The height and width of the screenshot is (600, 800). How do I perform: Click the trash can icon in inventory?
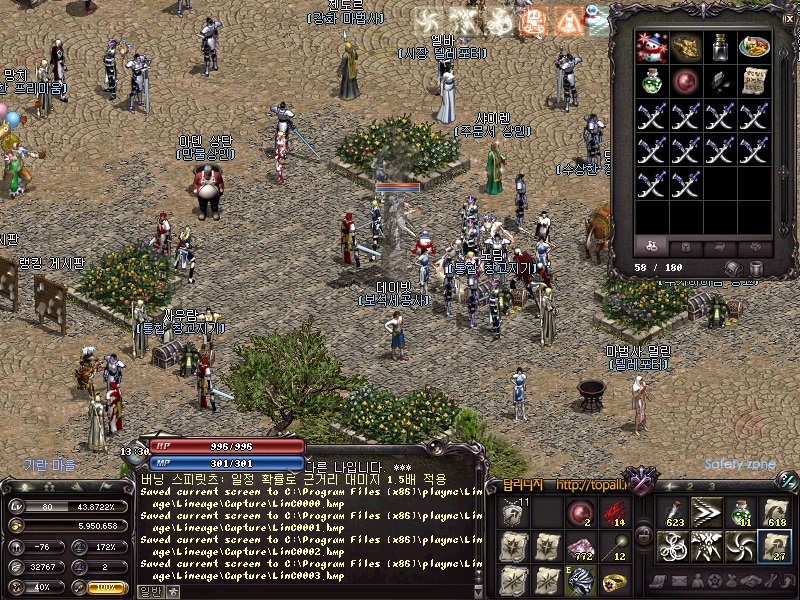[757, 269]
